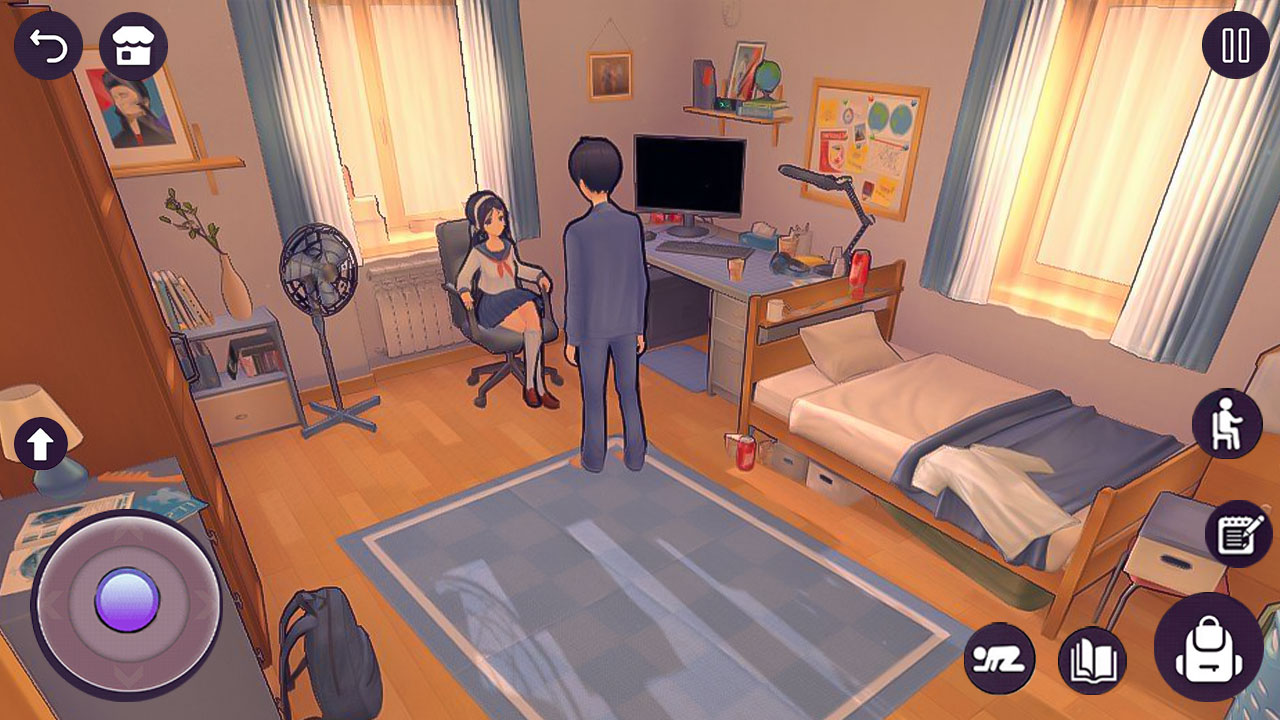This screenshot has width=1280, height=720.
Task: Tap the back arrow icon
Action: click(x=48, y=44)
